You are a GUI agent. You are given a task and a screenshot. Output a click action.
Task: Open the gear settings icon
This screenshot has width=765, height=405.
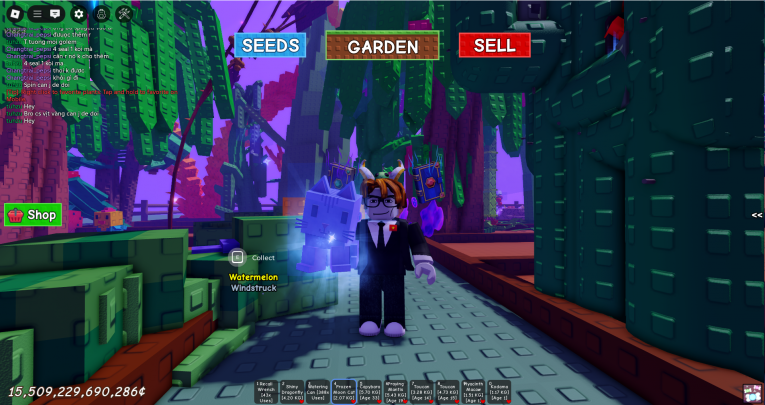79,14
